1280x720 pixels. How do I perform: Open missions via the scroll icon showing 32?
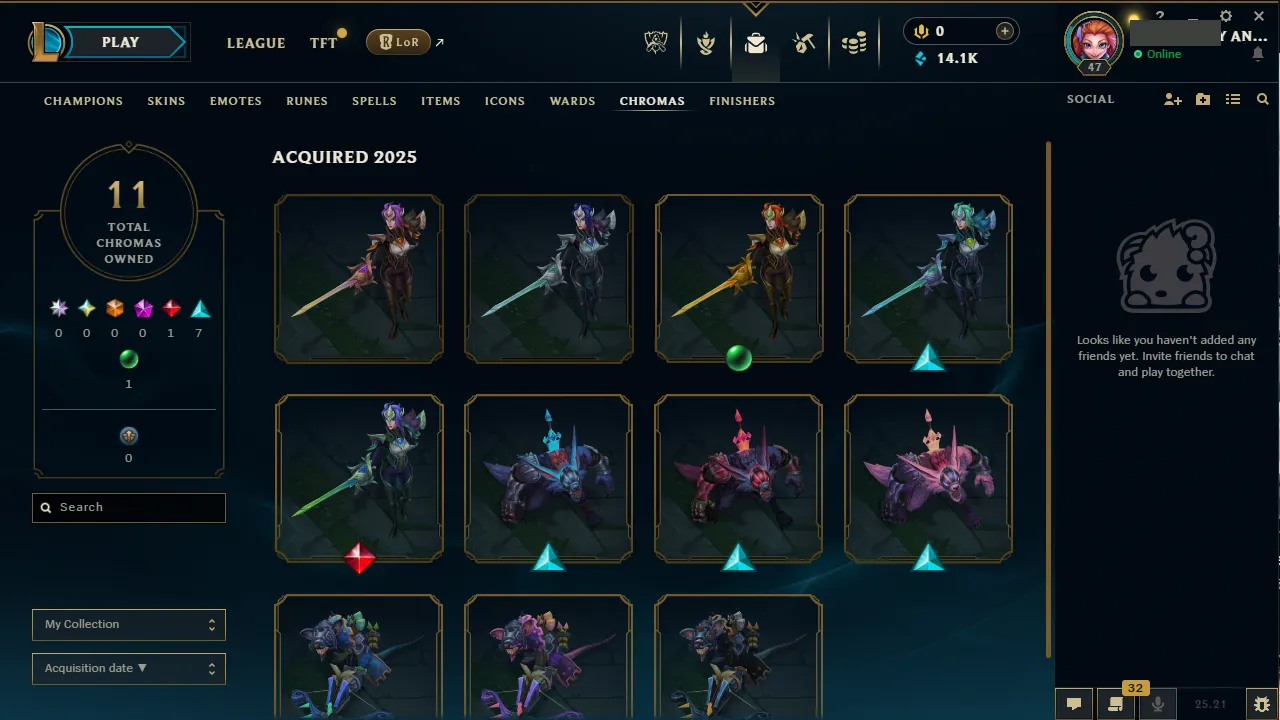tap(1115, 704)
